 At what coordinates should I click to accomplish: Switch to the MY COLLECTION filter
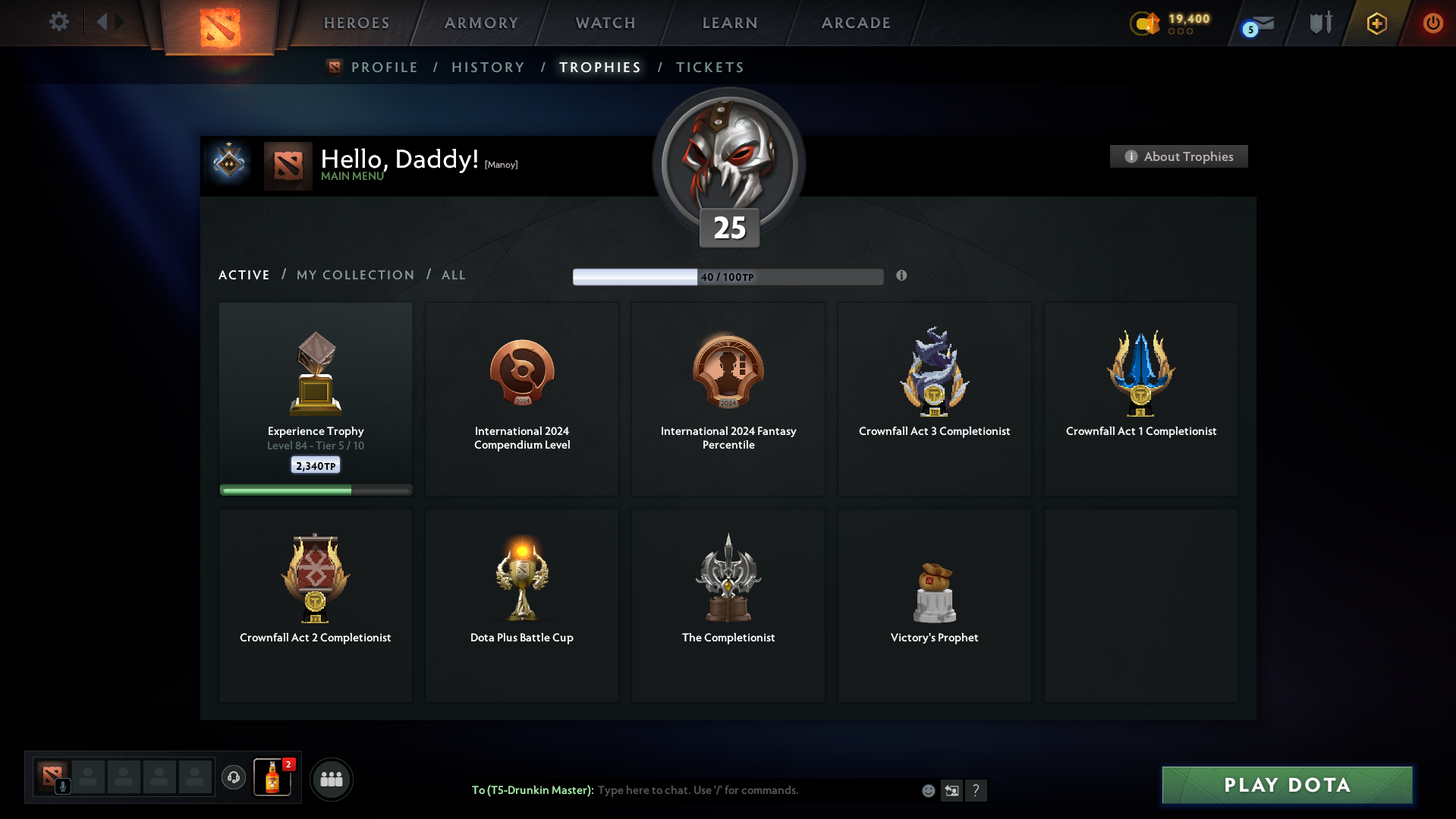tap(354, 275)
